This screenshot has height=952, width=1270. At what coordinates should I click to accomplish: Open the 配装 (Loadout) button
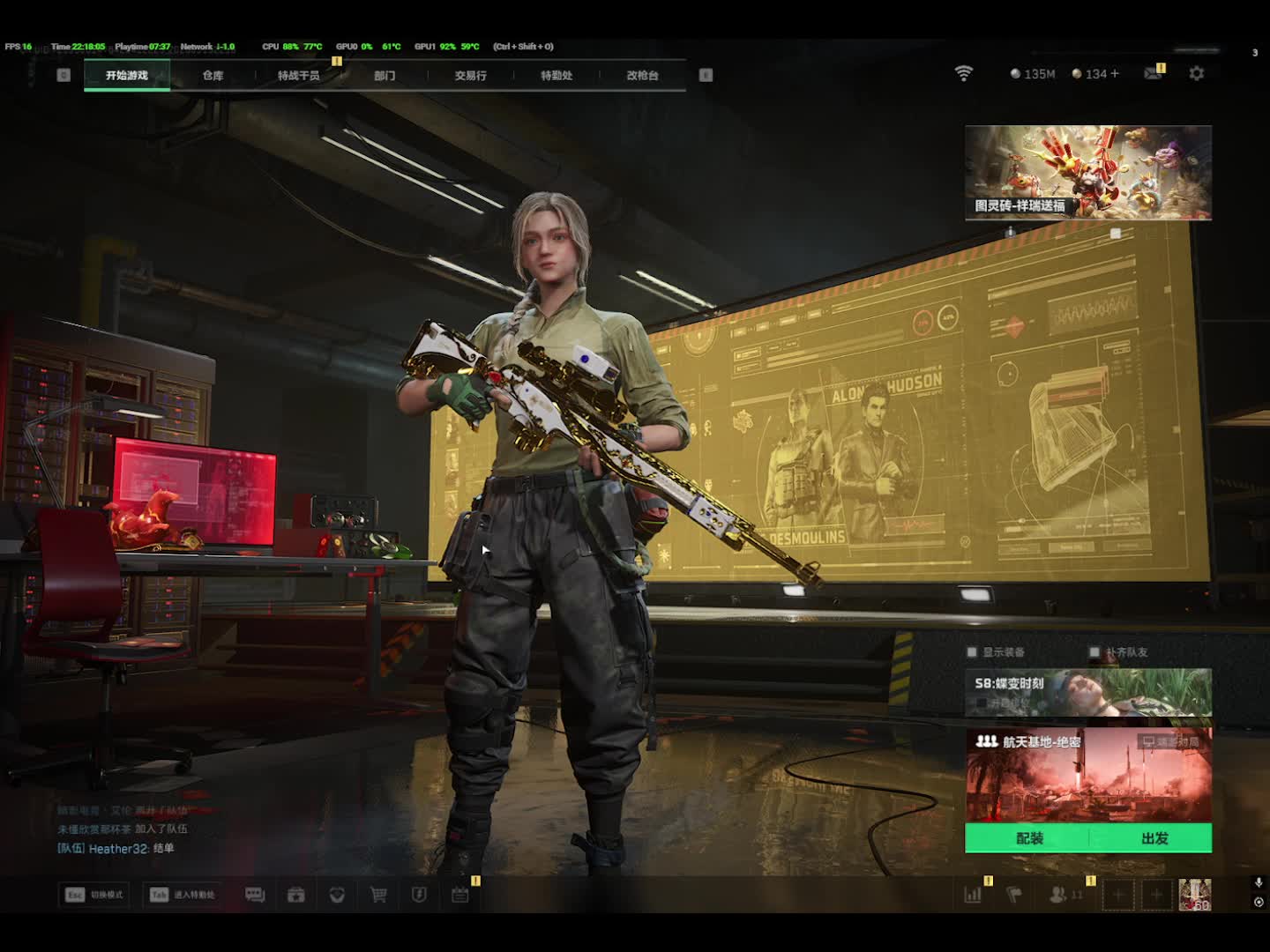click(1028, 838)
